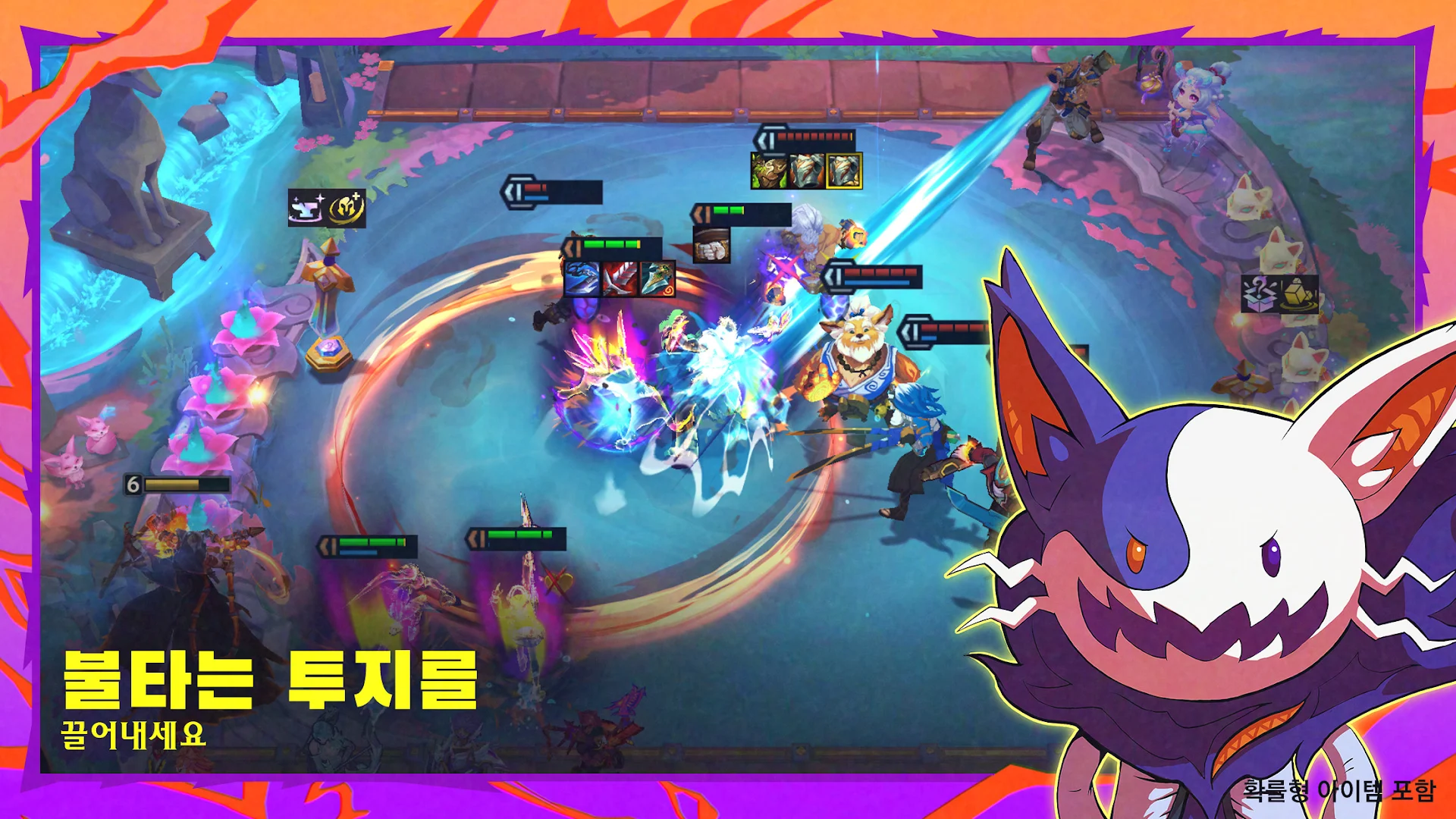Open the mystery question-mark loot box icon
The height and width of the screenshot is (819, 1456).
[1260, 294]
